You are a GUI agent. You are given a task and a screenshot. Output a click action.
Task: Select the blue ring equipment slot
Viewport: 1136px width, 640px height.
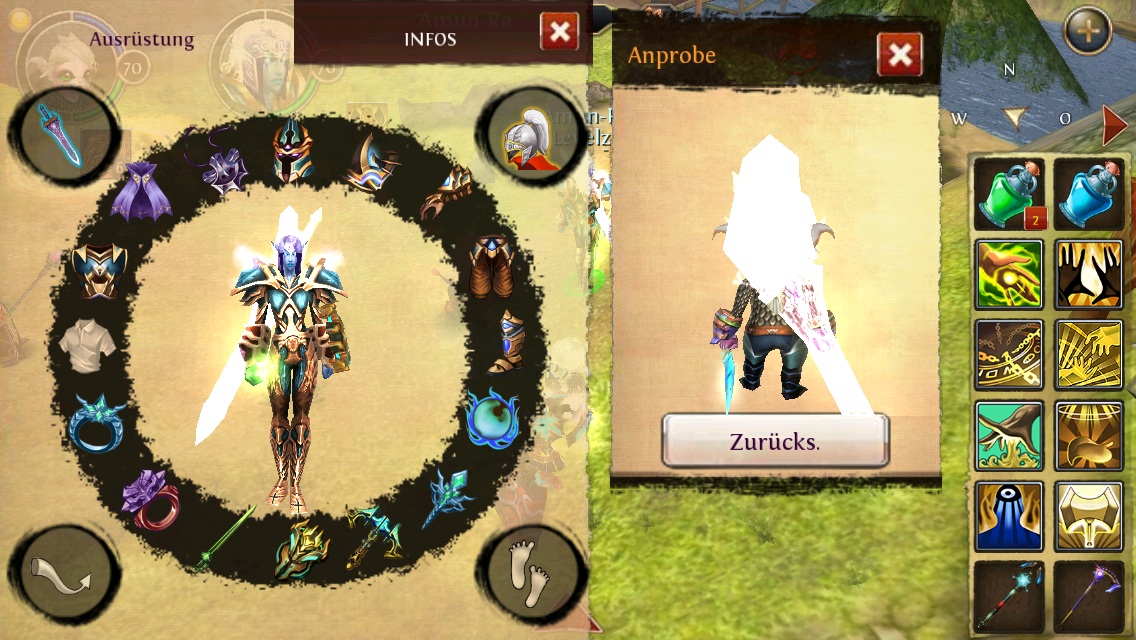[x=98, y=421]
